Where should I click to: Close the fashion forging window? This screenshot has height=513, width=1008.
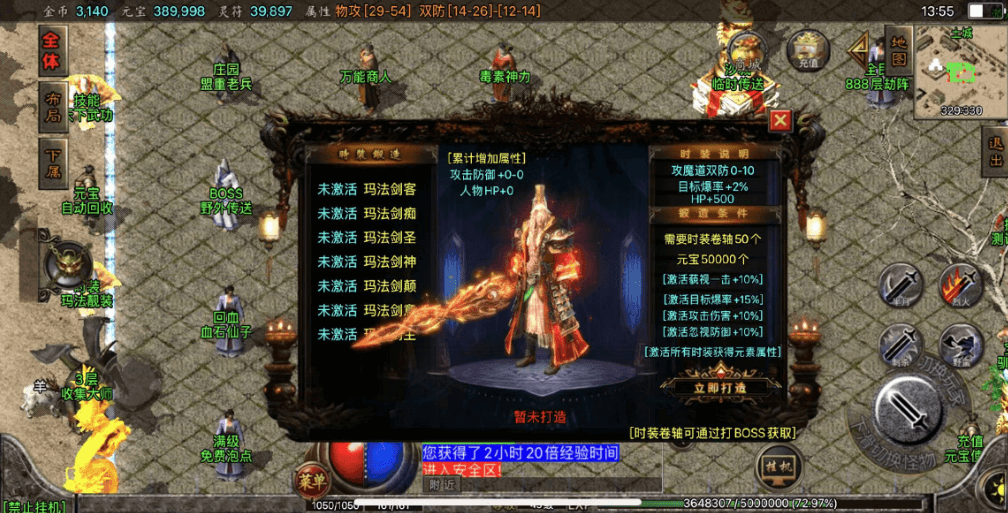[x=781, y=121]
